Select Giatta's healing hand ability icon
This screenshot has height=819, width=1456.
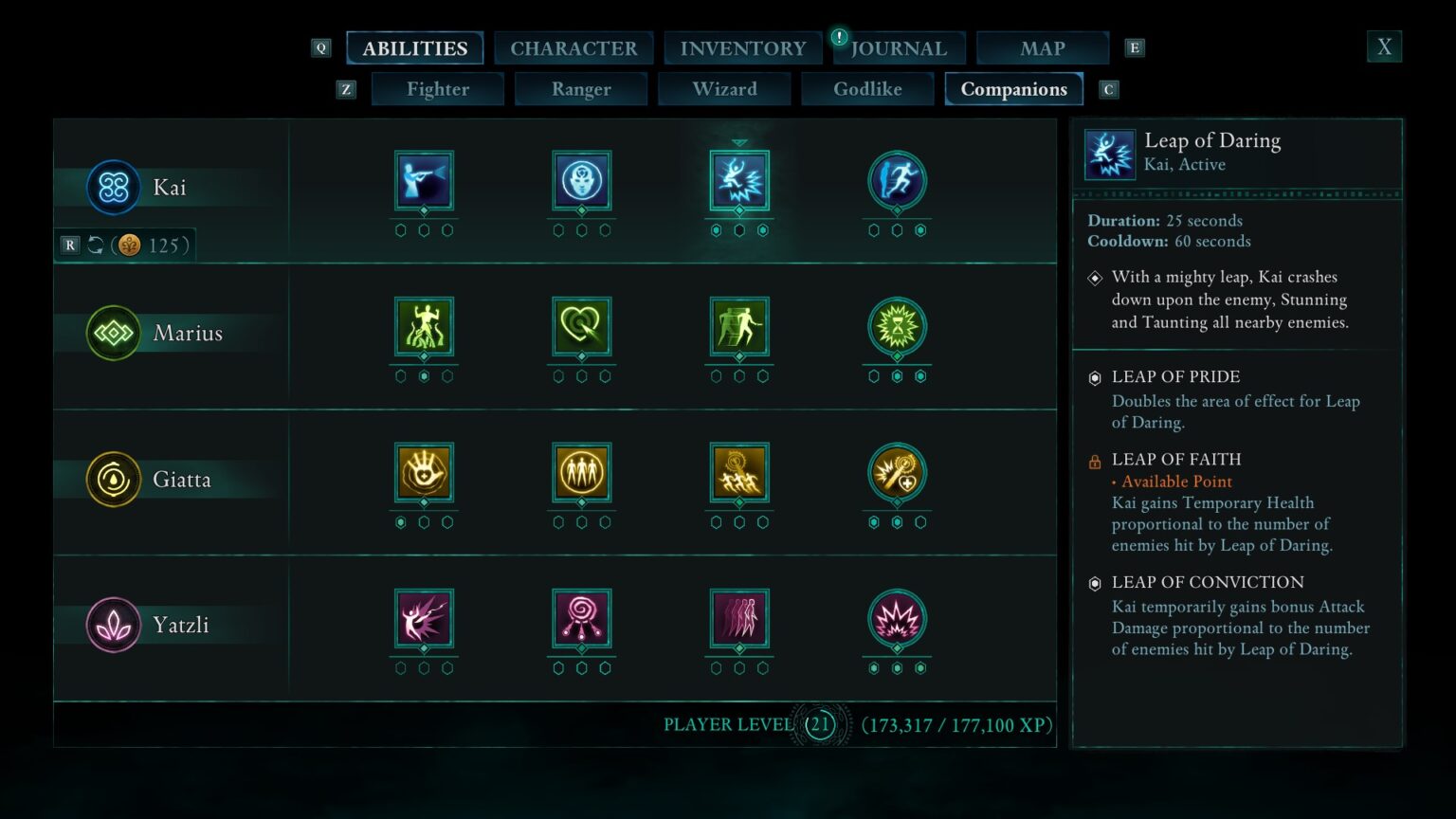coord(424,474)
